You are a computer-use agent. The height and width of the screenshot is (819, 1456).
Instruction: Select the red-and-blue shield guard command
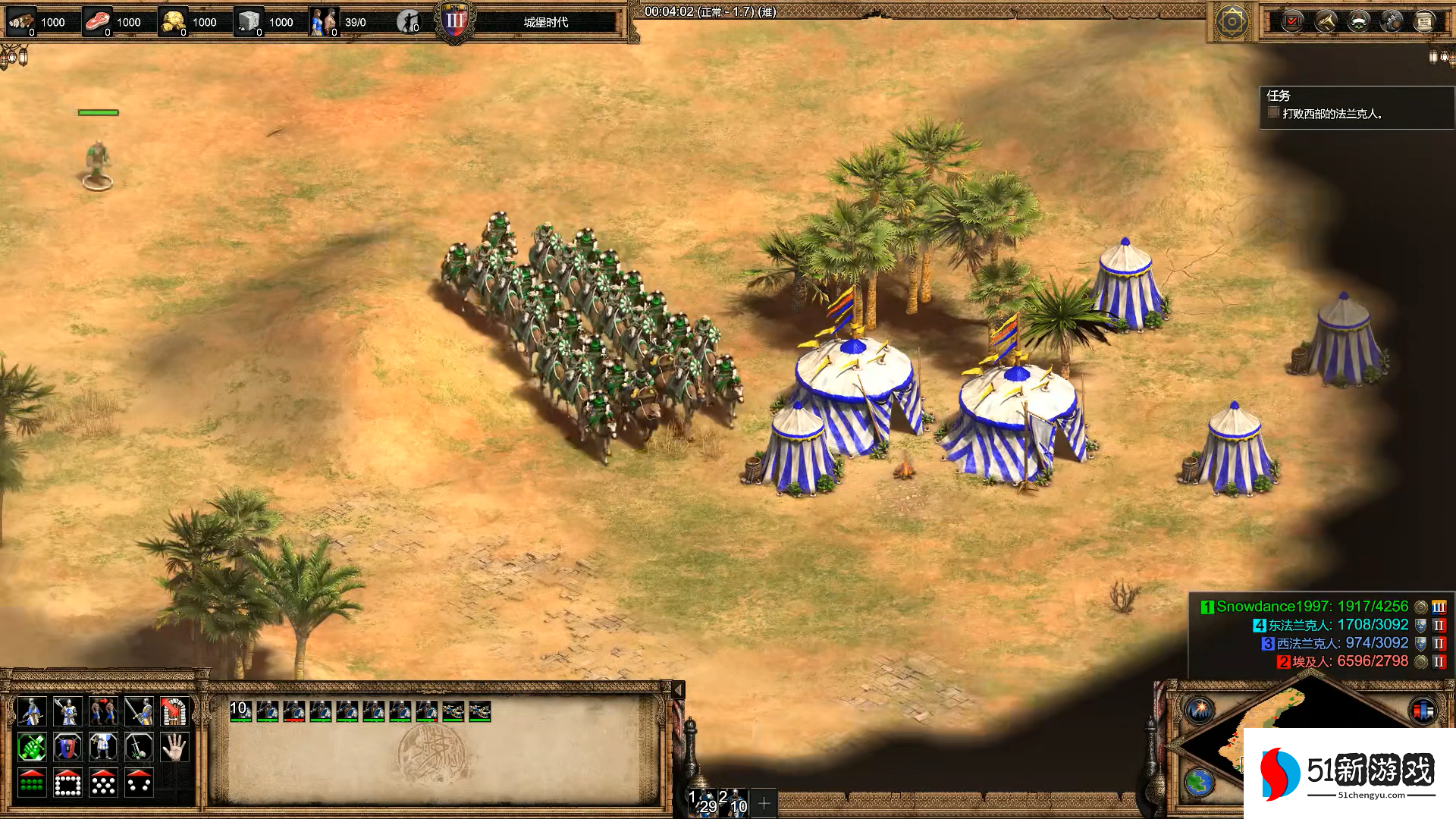click(67, 748)
